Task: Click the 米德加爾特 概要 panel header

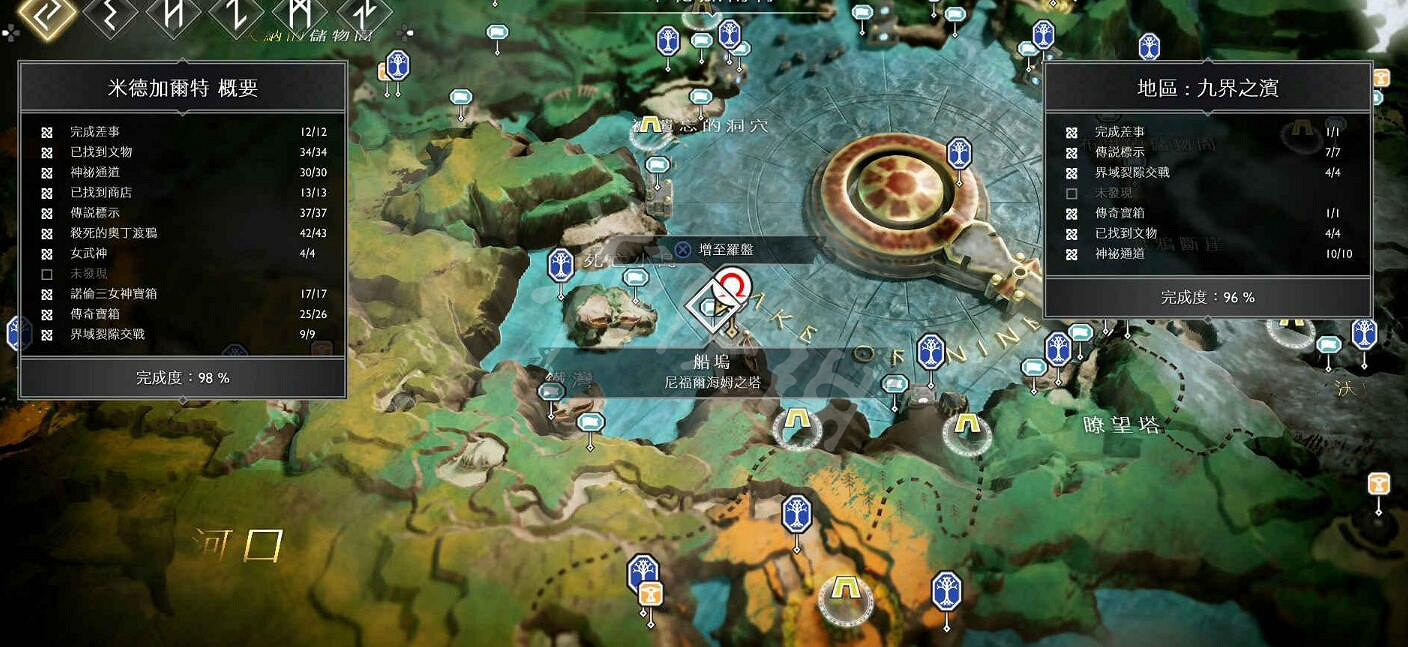Action: pyautogui.click(x=183, y=88)
